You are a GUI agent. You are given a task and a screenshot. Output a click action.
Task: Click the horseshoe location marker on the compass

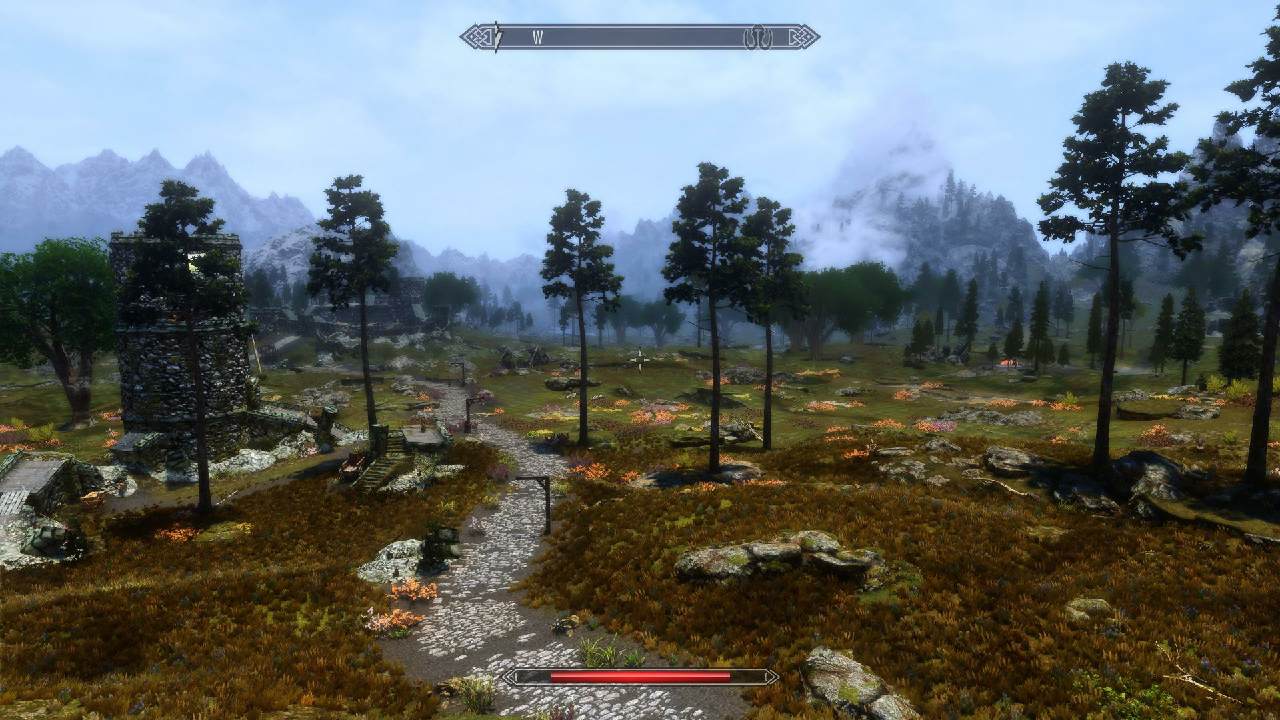click(759, 37)
